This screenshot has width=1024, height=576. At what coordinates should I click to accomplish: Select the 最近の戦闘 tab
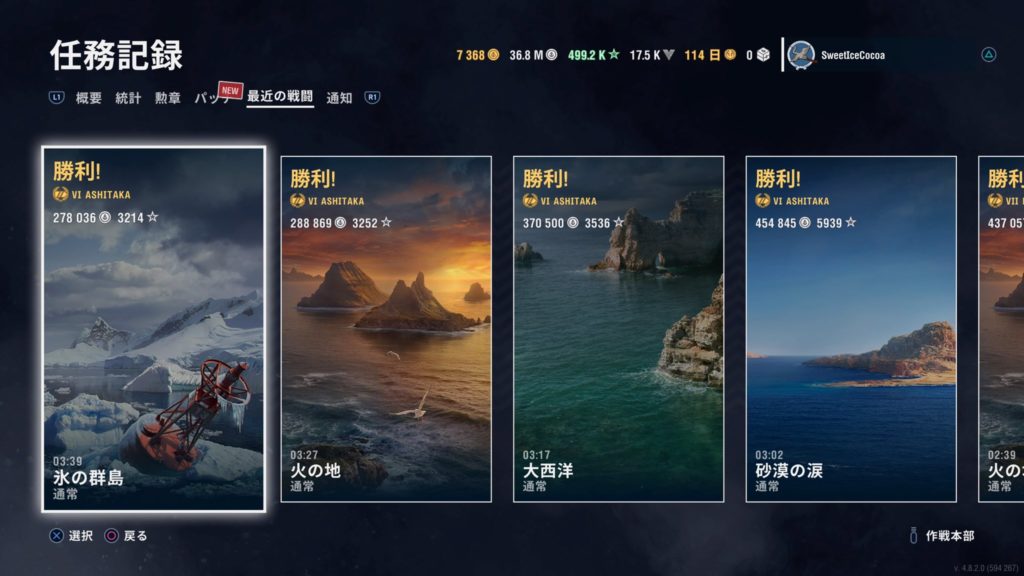[x=280, y=98]
